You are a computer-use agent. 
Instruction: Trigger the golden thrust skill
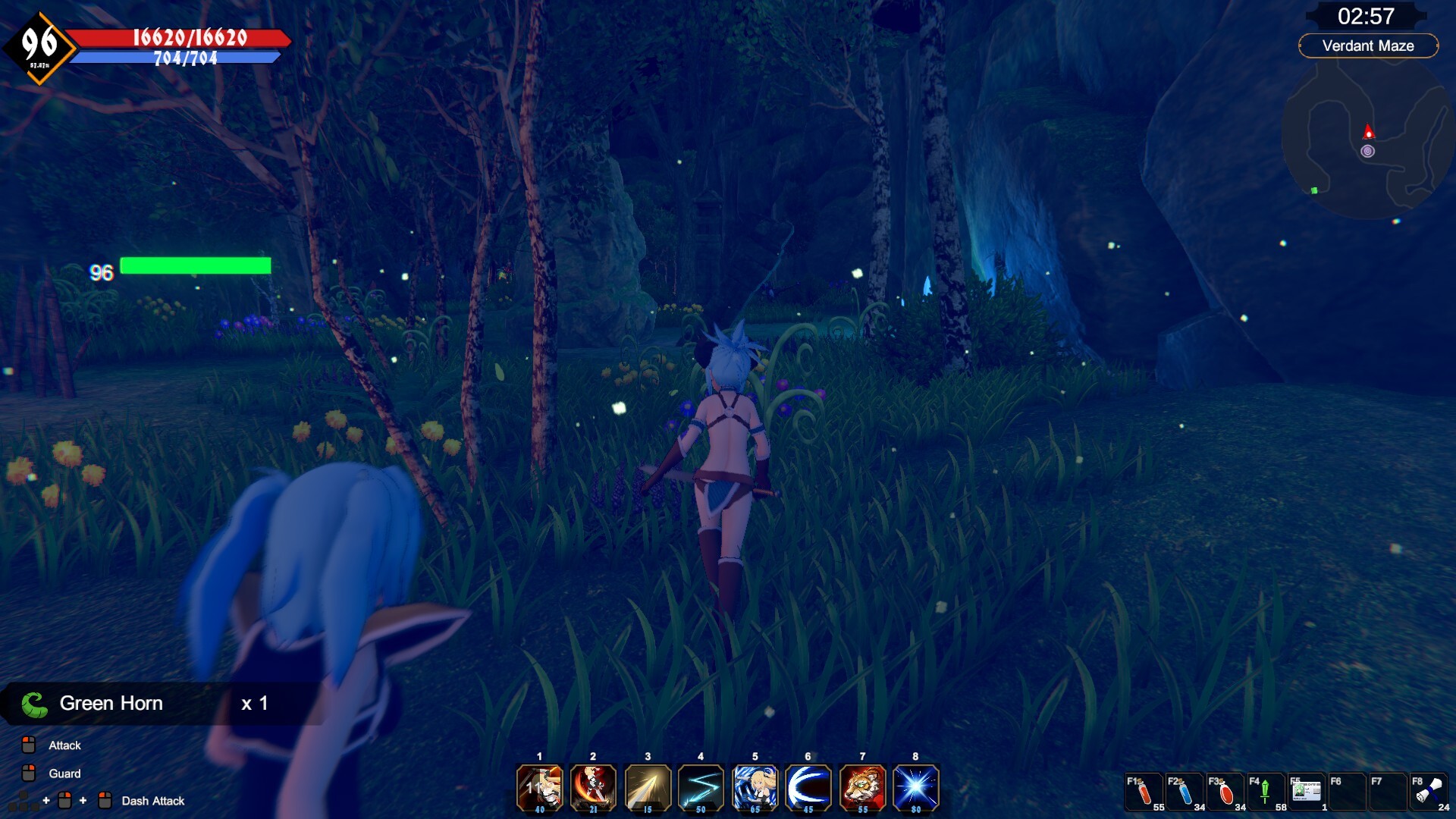pyautogui.click(x=647, y=789)
